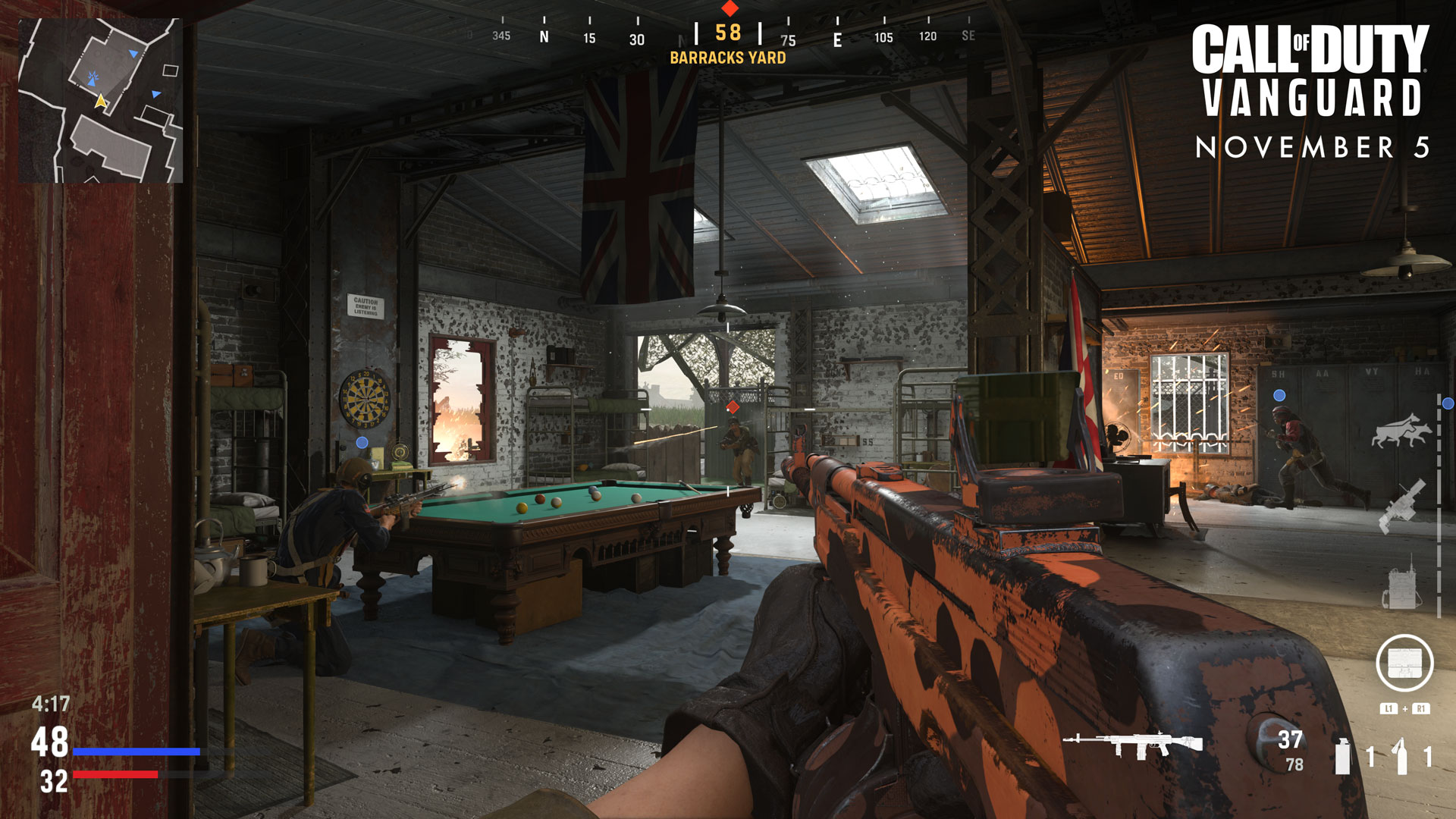Select the Attack Dogs killstreak icon
The height and width of the screenshot is (819, 1456).
tap(1401, 431)
